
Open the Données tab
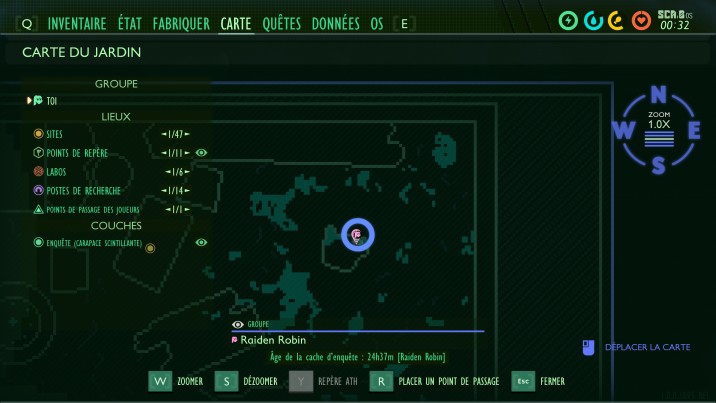tap(336, 23)
